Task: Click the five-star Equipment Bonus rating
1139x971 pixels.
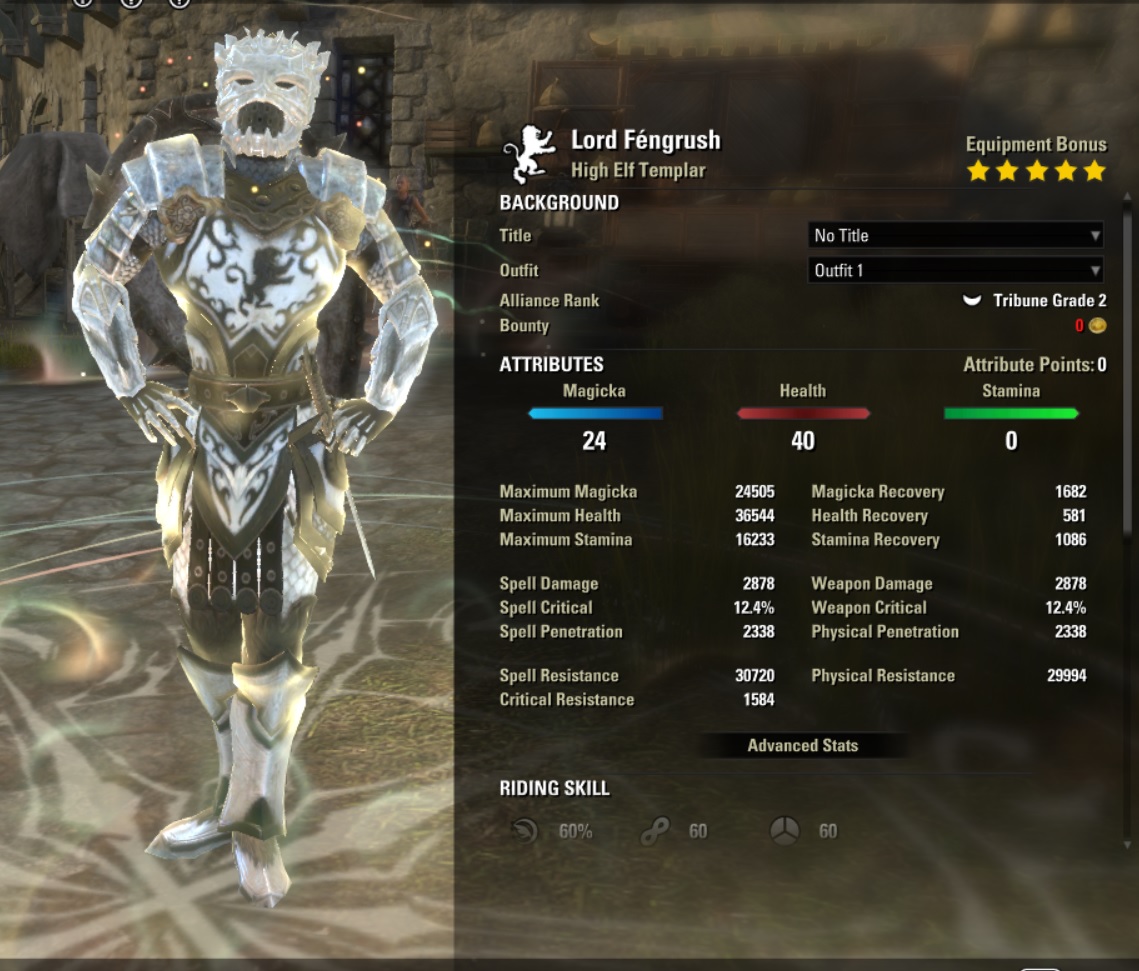Action: pyautogui.click(x=1036, y=171)
